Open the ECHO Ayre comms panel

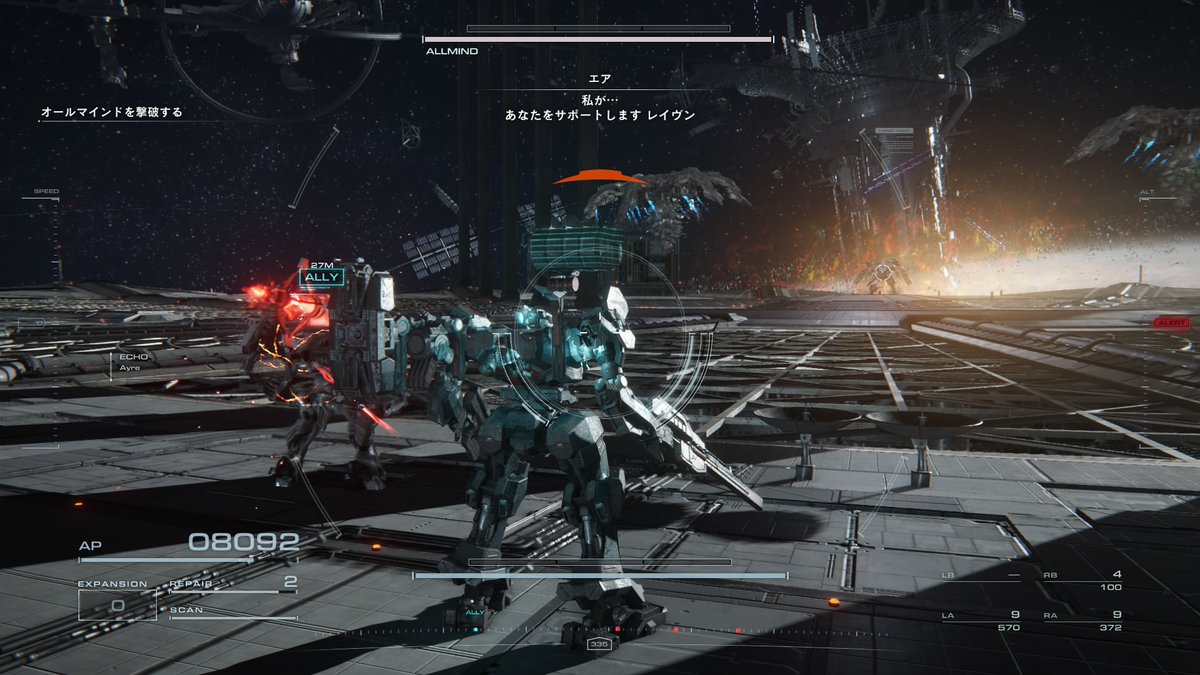(x=134, y=361)
